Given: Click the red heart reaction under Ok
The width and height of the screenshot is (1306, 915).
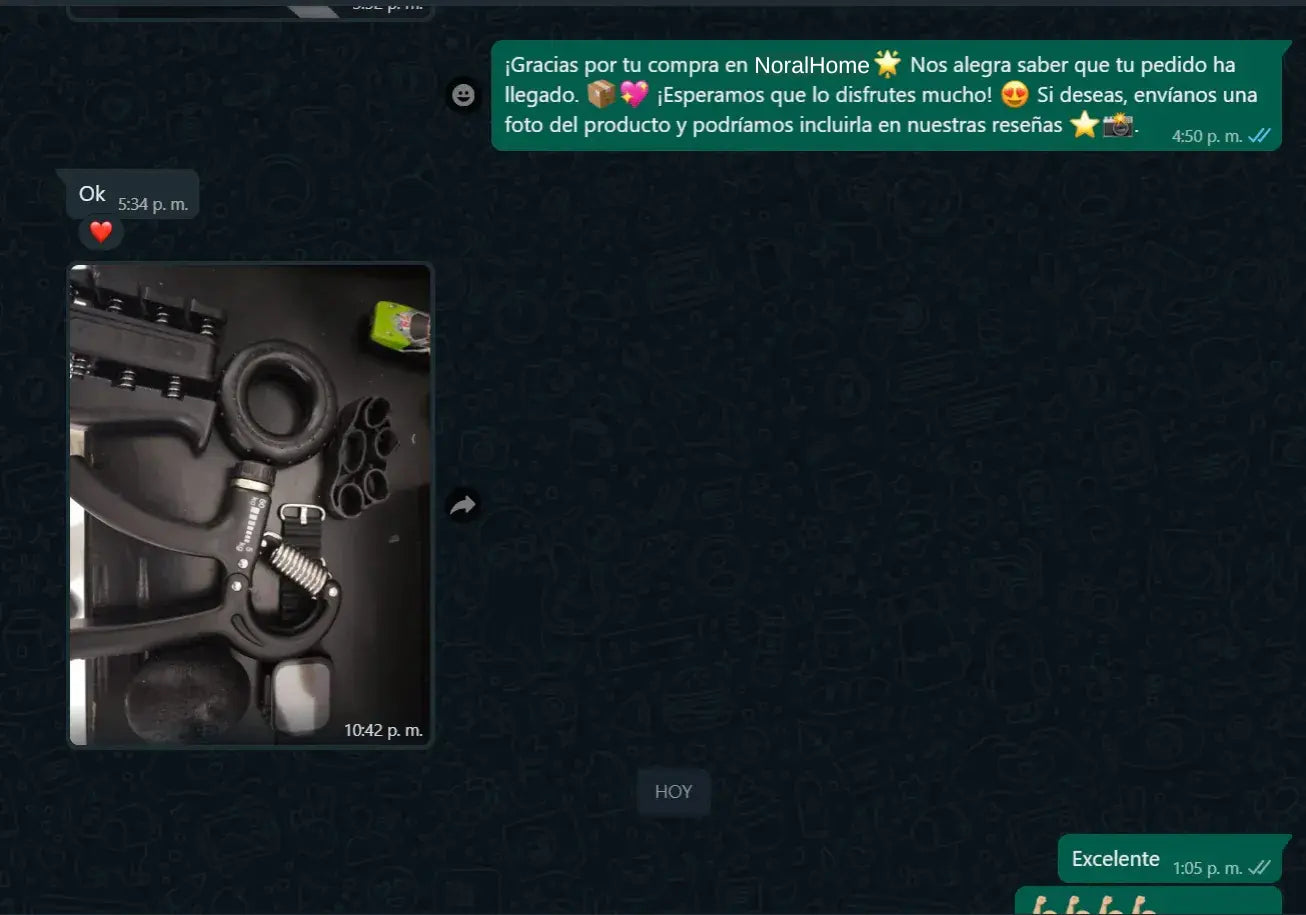Looking at the screenshot, I should point(101,233).
